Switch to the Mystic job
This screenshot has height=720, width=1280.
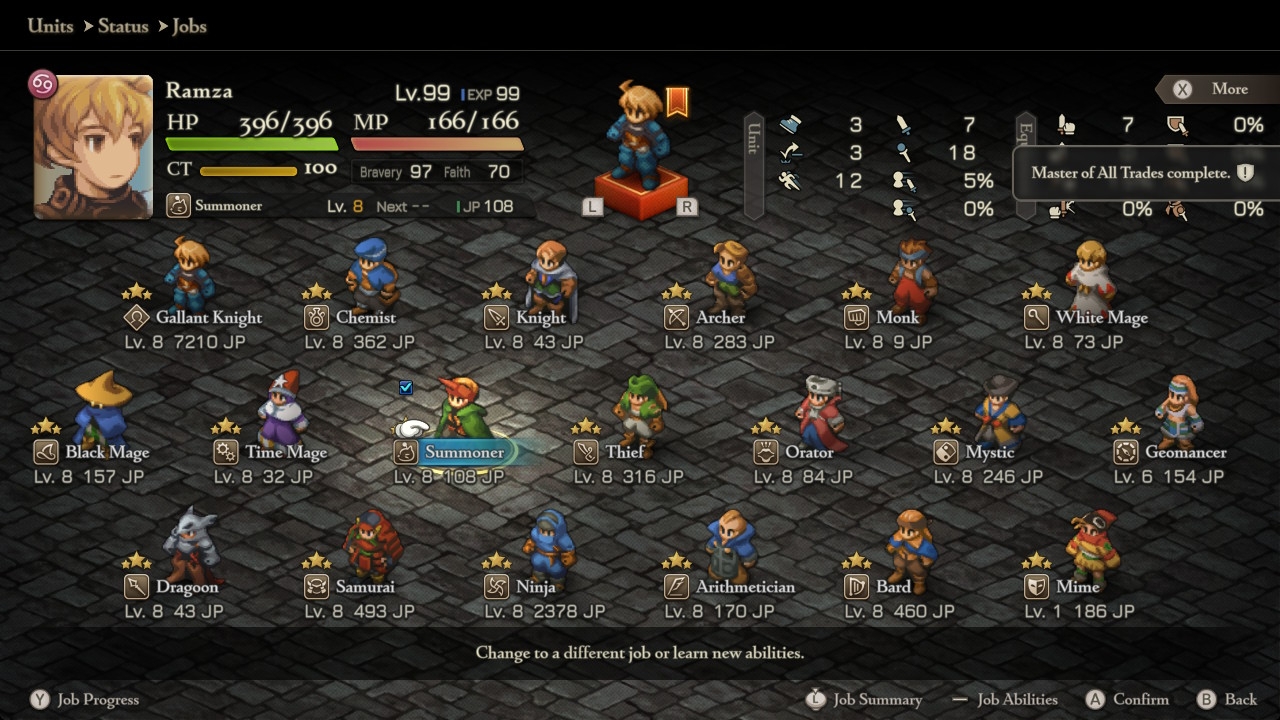[x=989, y=452]
